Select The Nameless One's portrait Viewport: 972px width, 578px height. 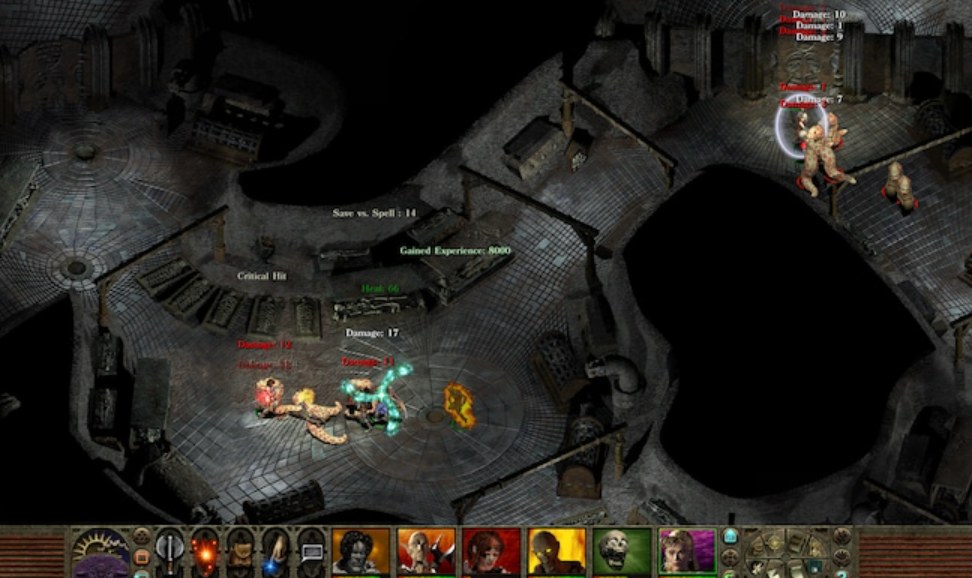pos(359,551)
